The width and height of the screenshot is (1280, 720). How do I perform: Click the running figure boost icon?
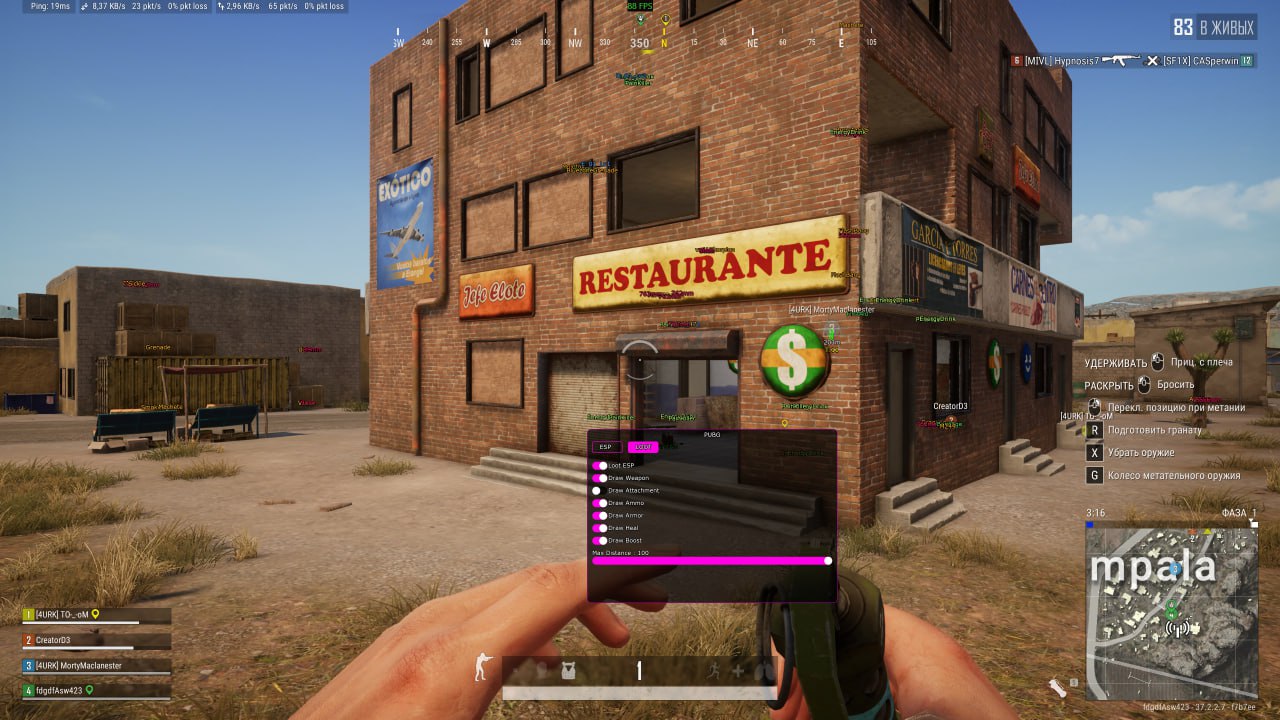tap(714, 670)
